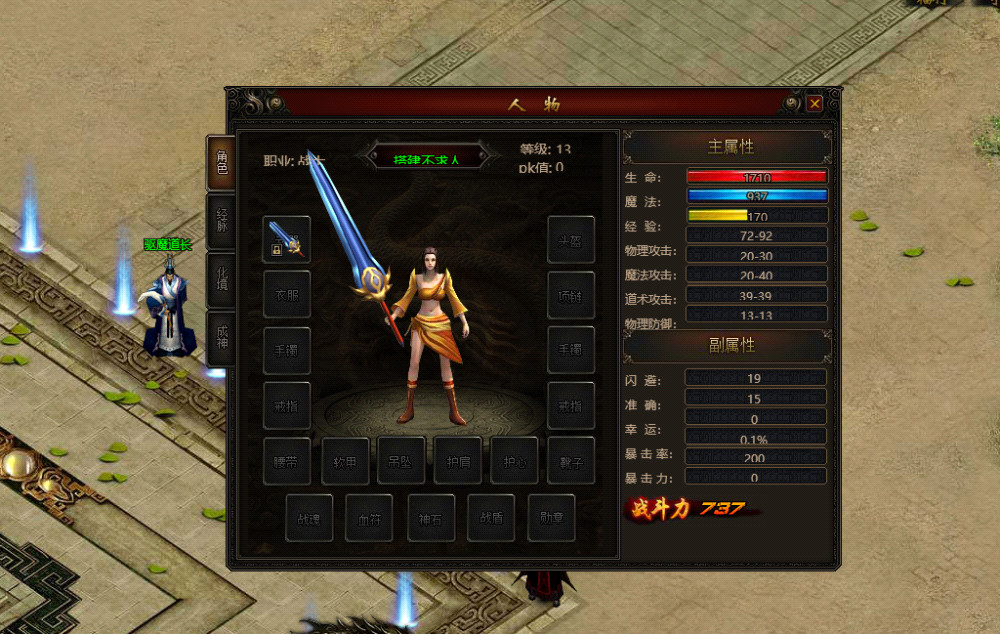
Task: Select the 战盾 war shield slot
Action: [491, 518]
